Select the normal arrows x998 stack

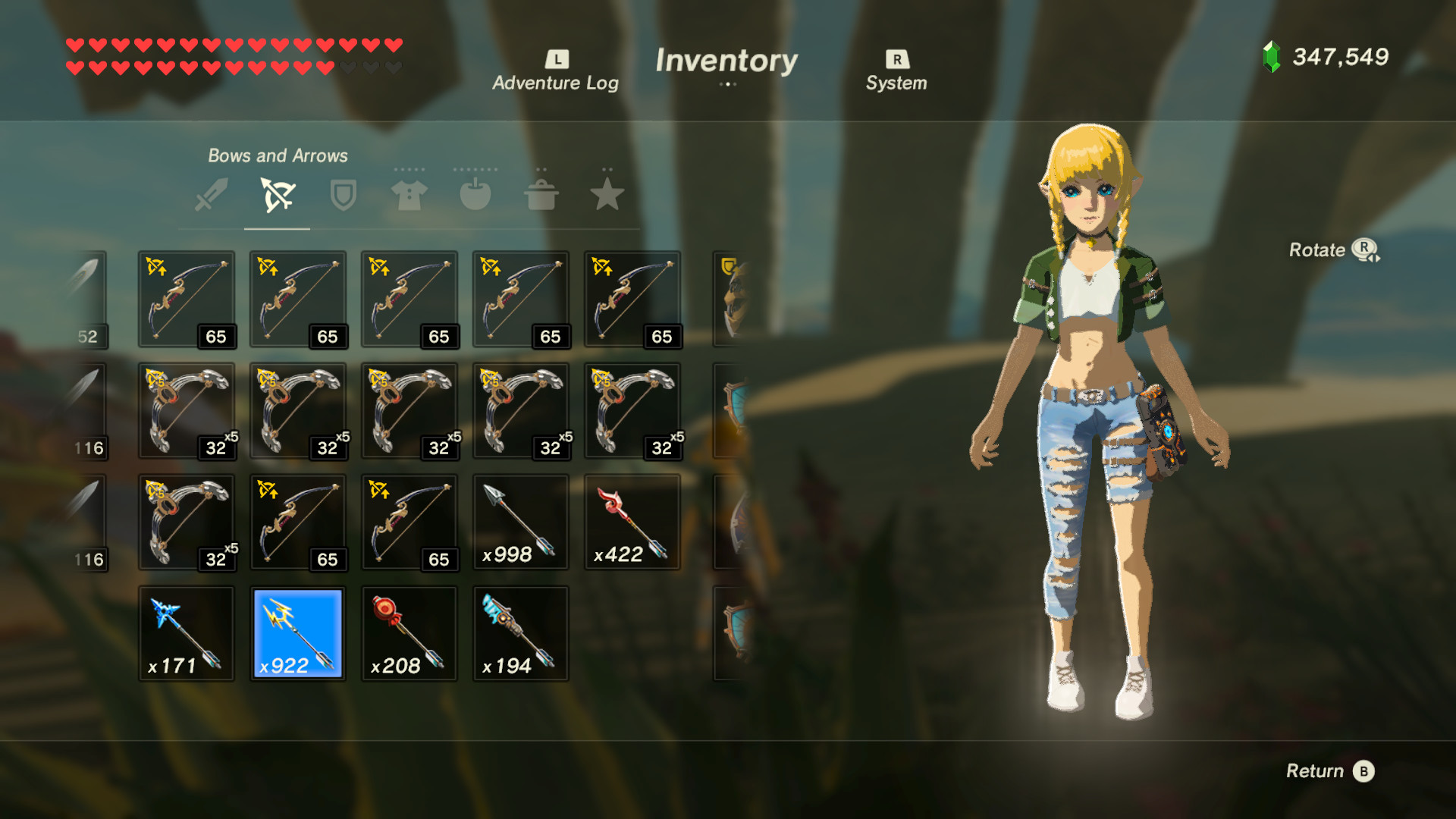pos(519,522)
